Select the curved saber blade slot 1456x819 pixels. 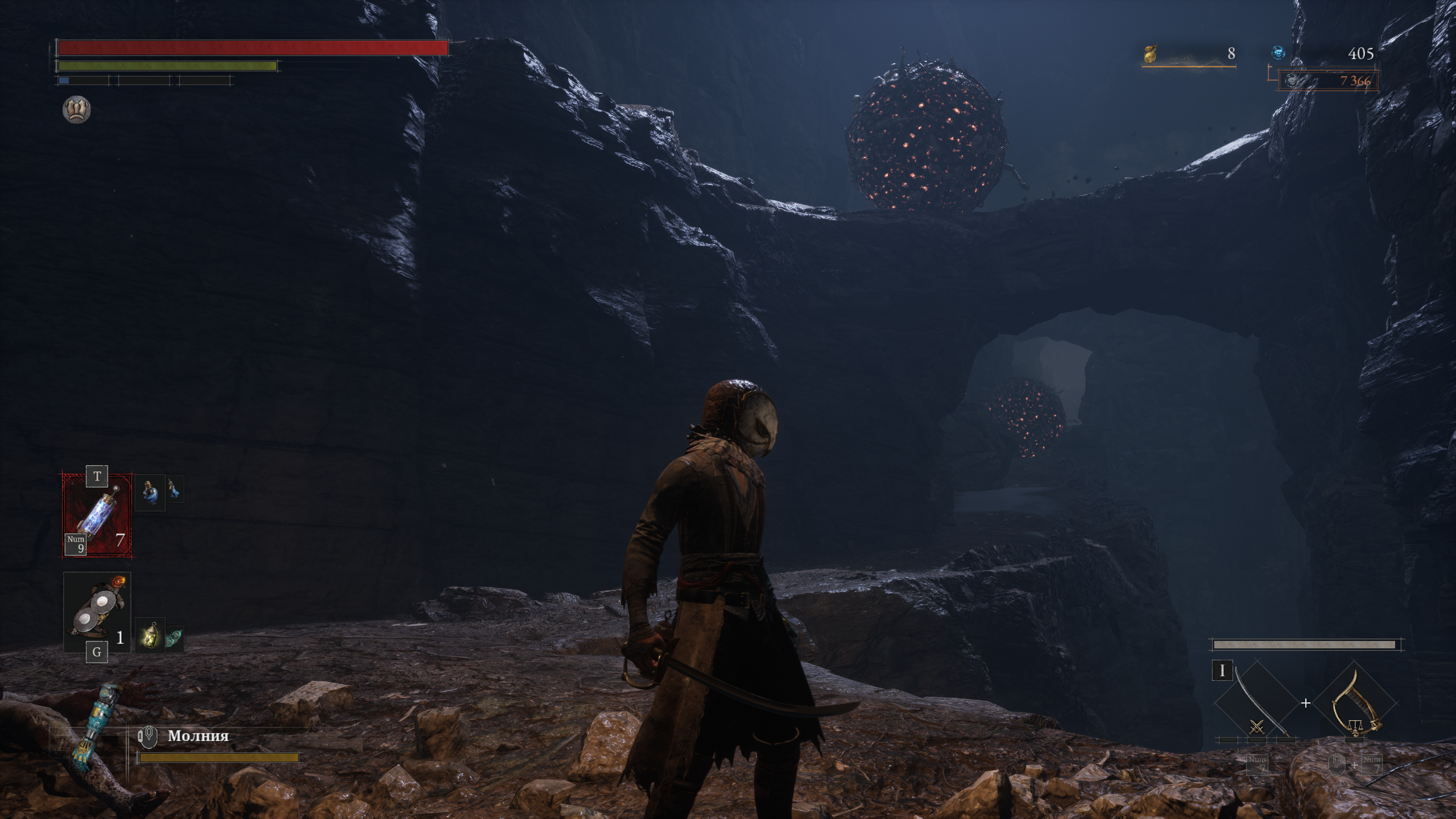tap(1256, 704)
